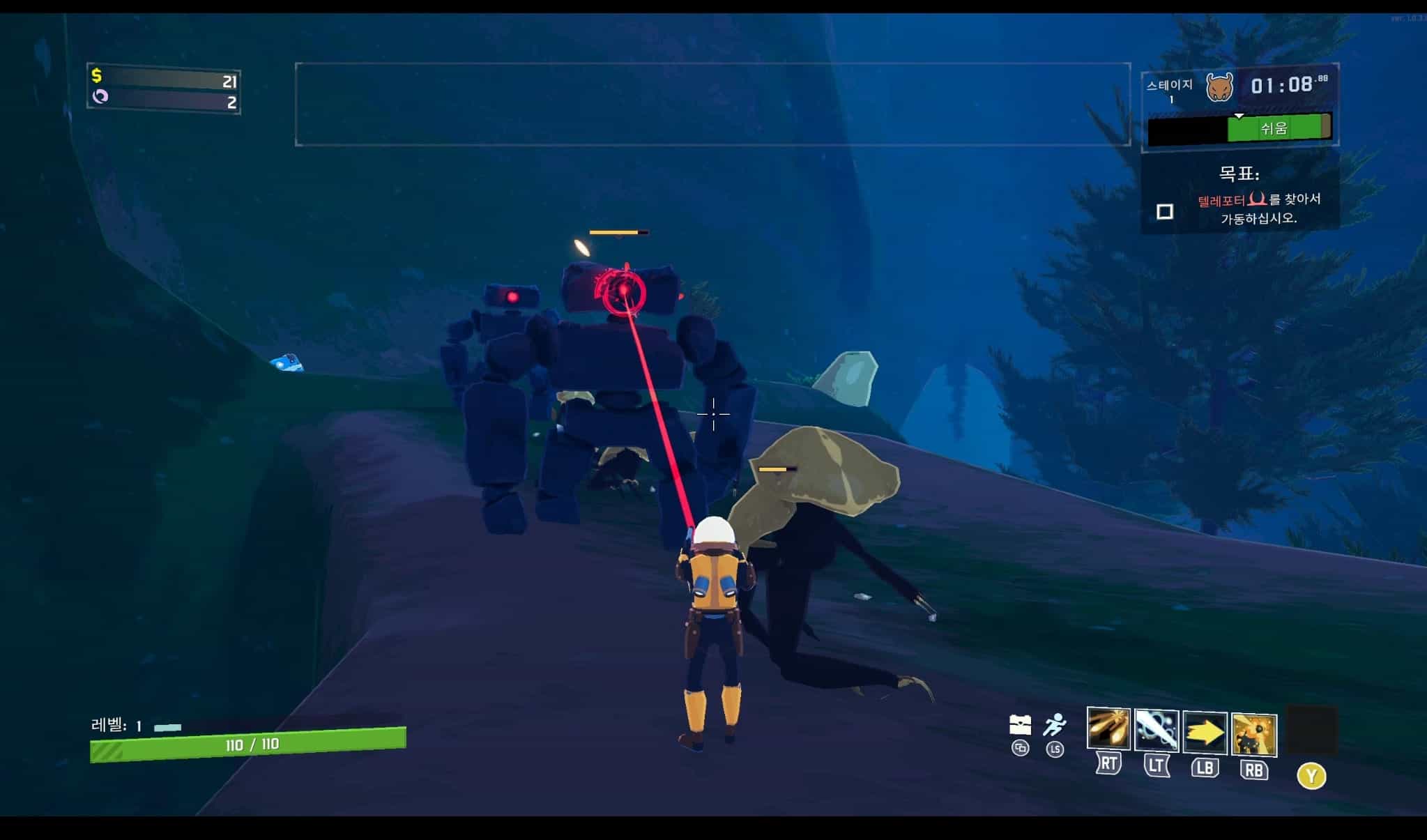Click the empty item inventory panel
Screen dimensions: 1427x840
712,105
